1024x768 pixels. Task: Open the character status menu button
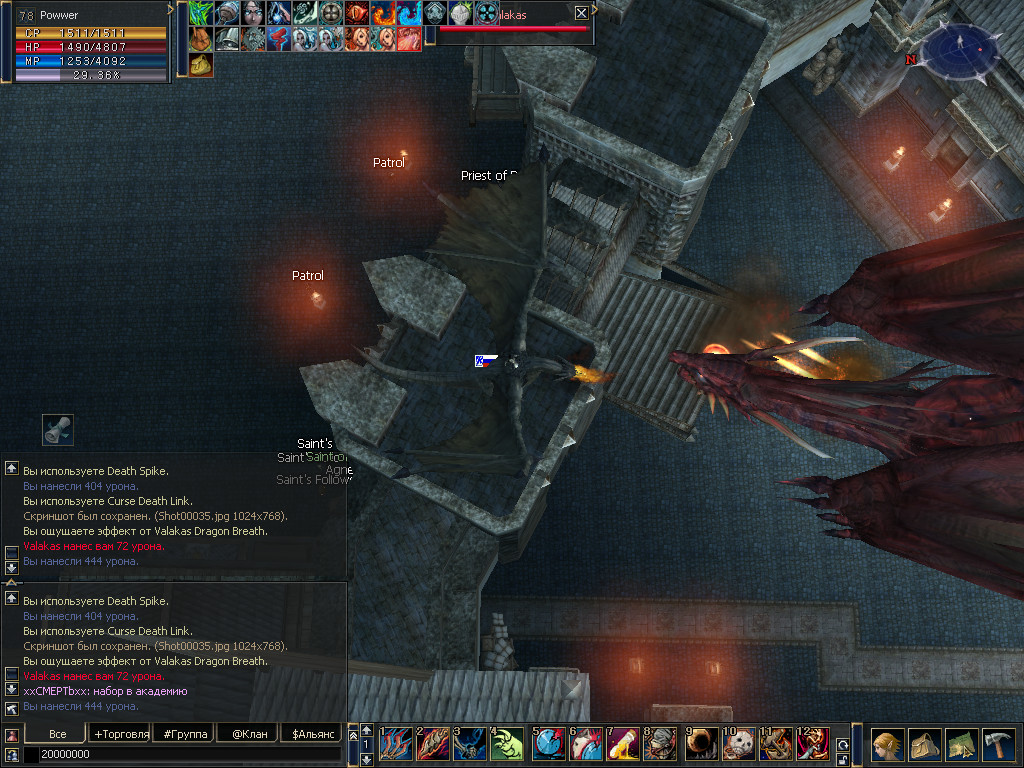(x=887, y=745)
